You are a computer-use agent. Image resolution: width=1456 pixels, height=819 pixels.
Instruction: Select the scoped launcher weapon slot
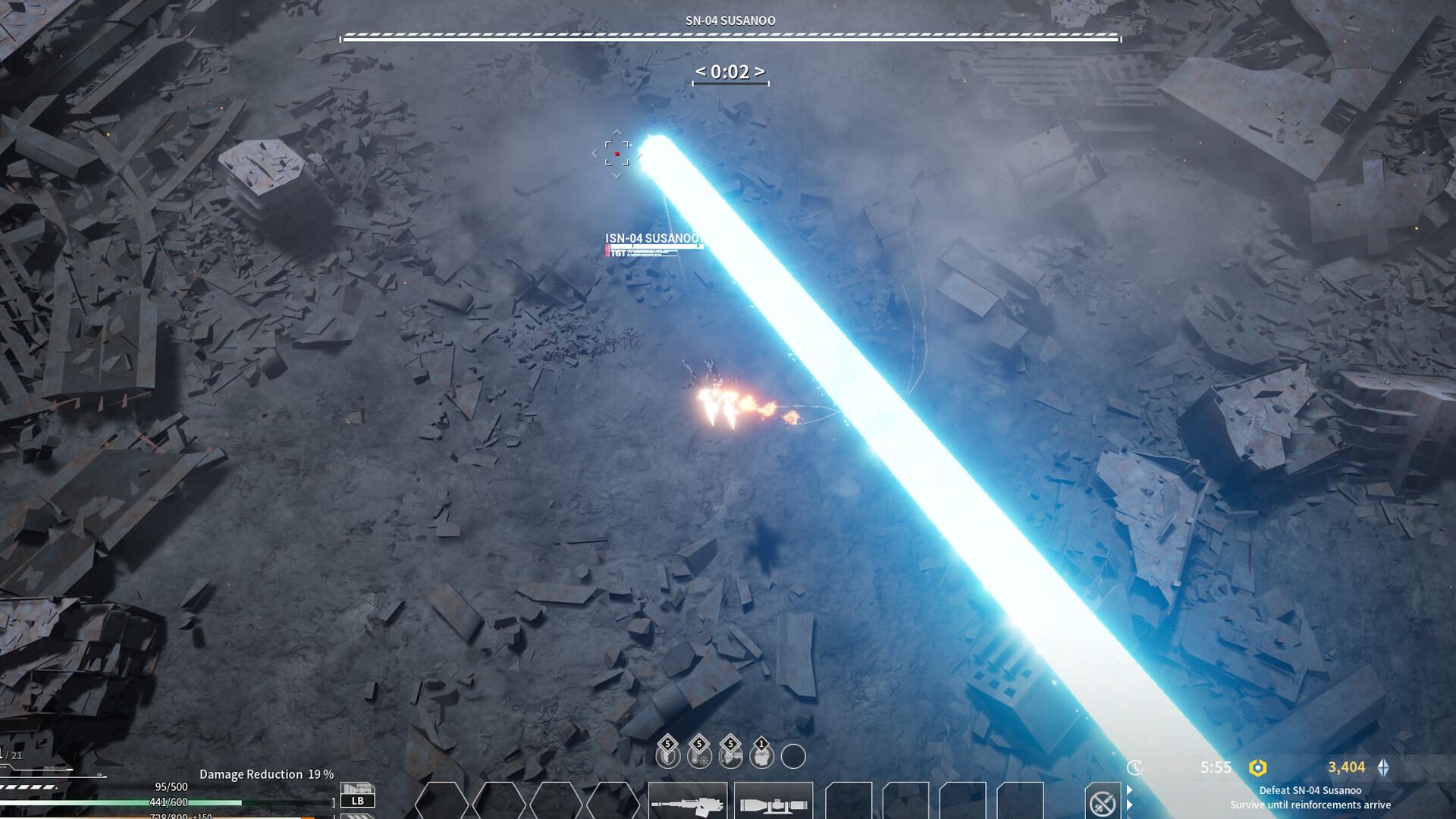click(773, 802)
